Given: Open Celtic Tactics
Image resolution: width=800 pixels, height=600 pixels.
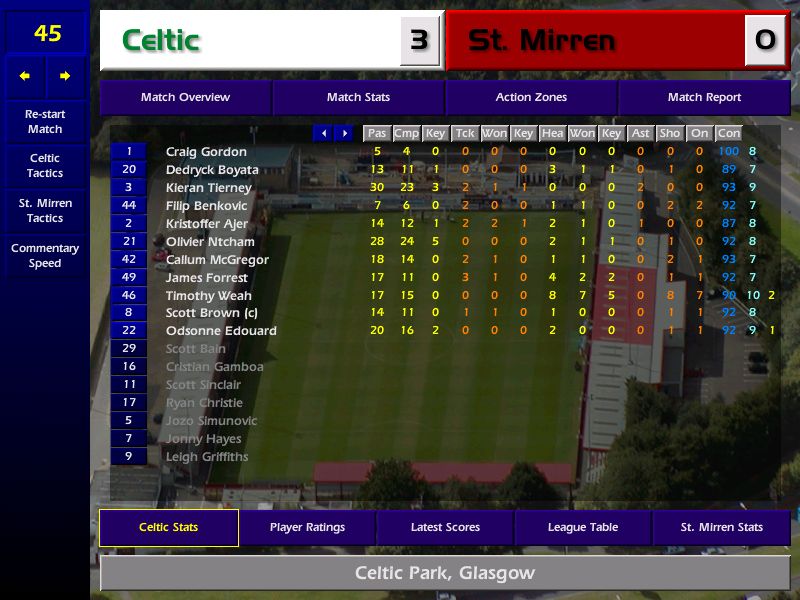Looking at the screenshot, I should coord(45,165).
